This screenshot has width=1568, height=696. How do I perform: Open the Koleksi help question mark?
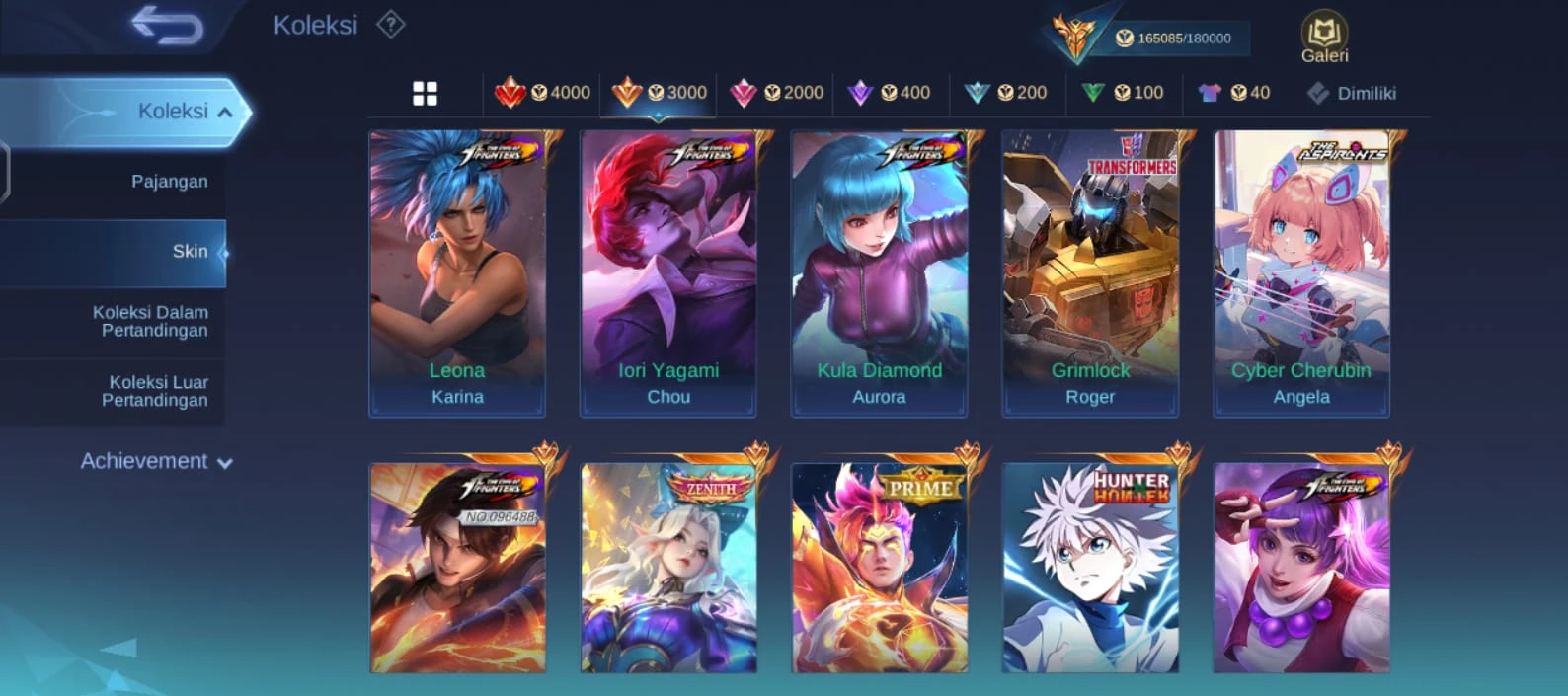[391, 25]
